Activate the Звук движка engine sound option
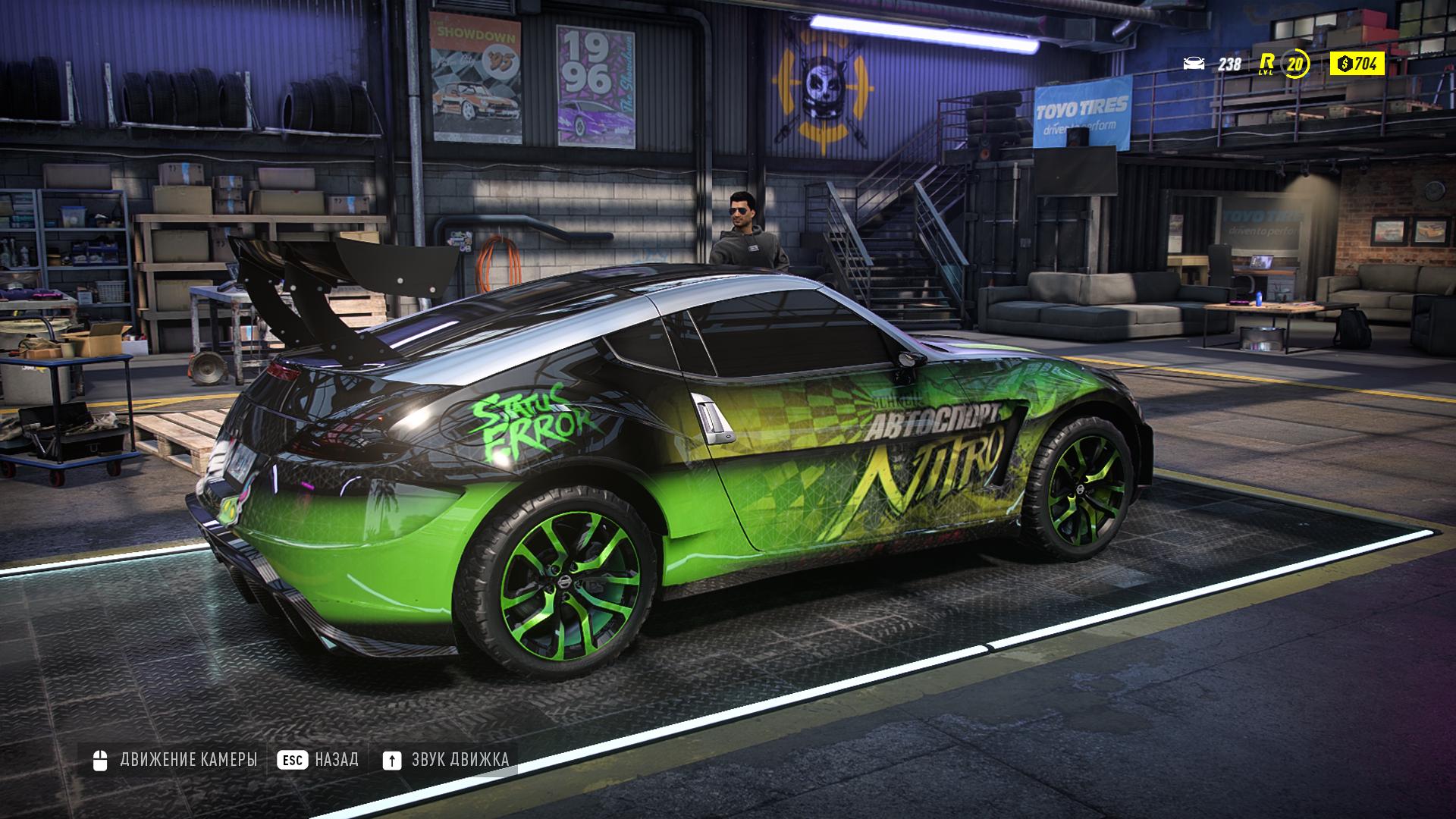This screenshot has width=1456, height=819. [446, 759]
